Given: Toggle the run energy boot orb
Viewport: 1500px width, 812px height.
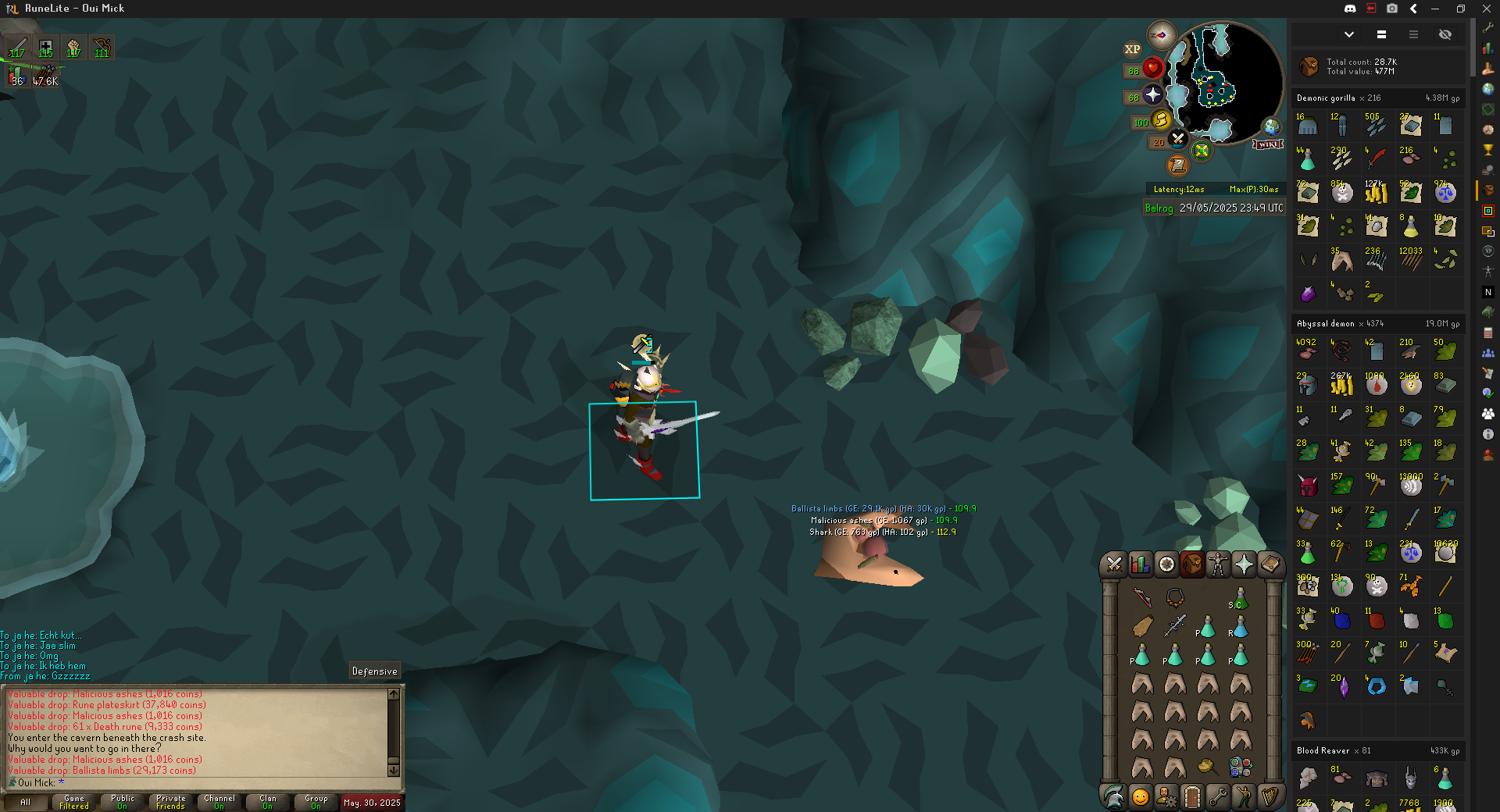Looking at the screenshot, I should [1161, 119].
